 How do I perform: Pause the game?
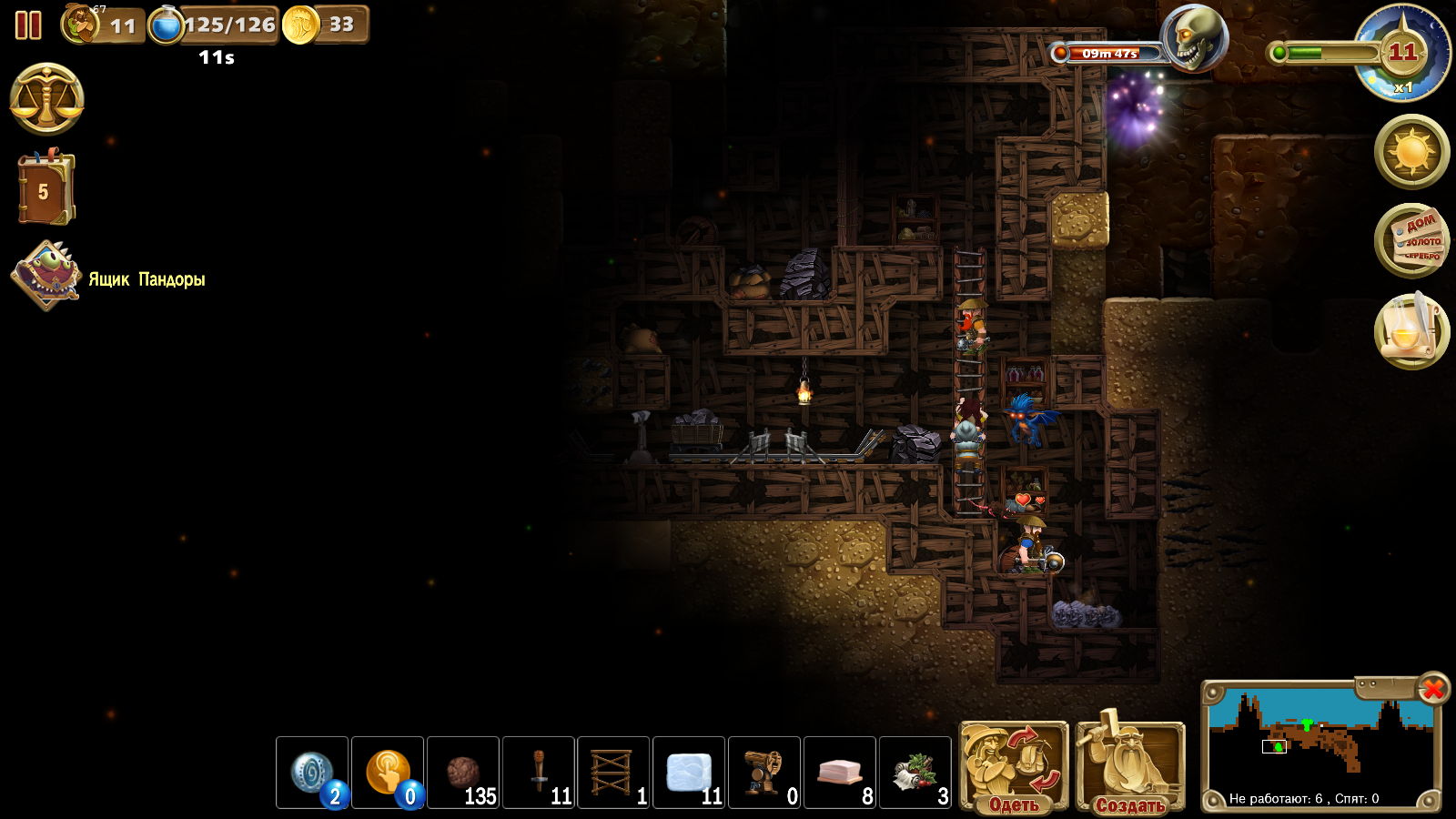pos(28,25)
